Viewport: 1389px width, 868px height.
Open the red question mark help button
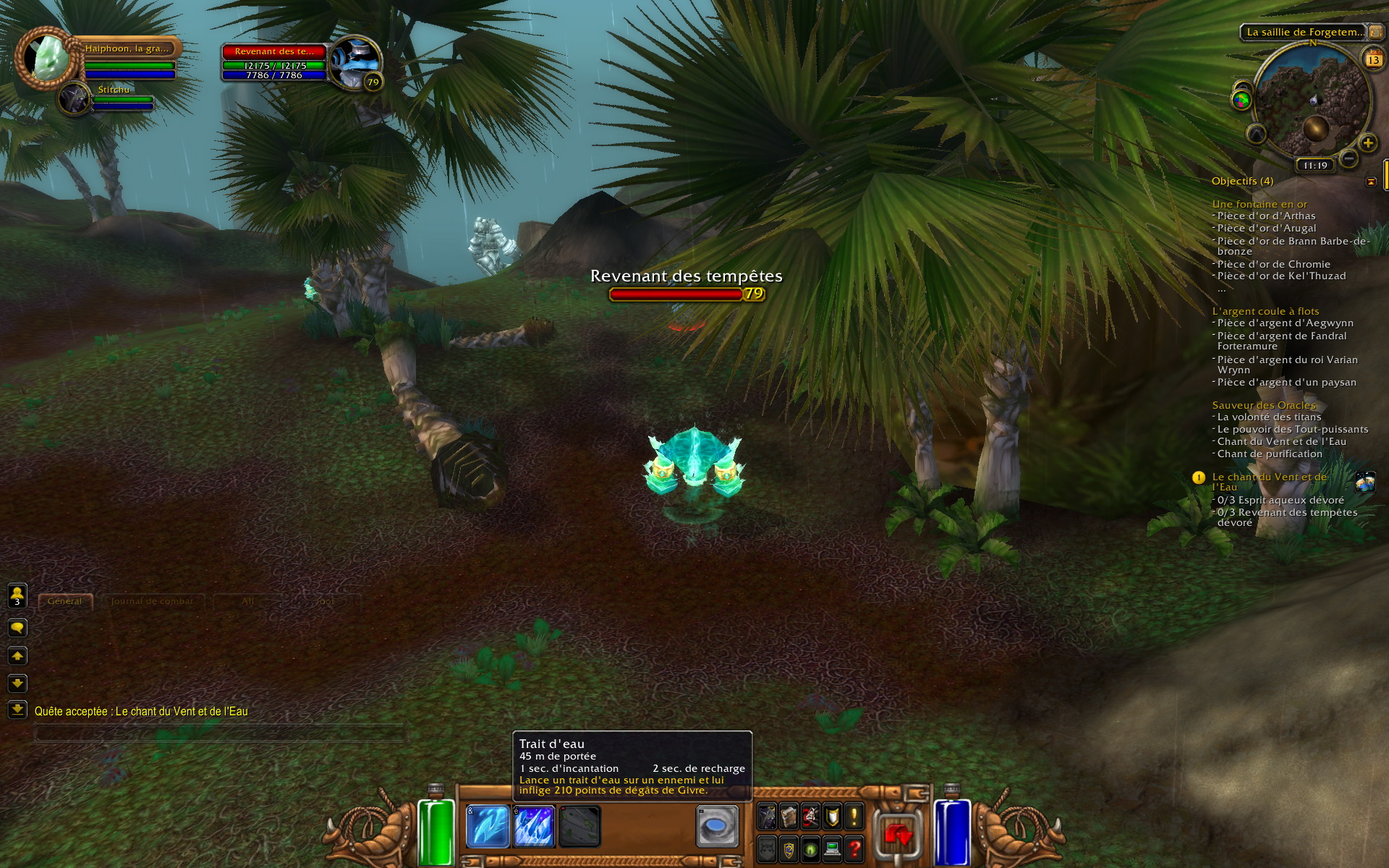pos(854,848)
